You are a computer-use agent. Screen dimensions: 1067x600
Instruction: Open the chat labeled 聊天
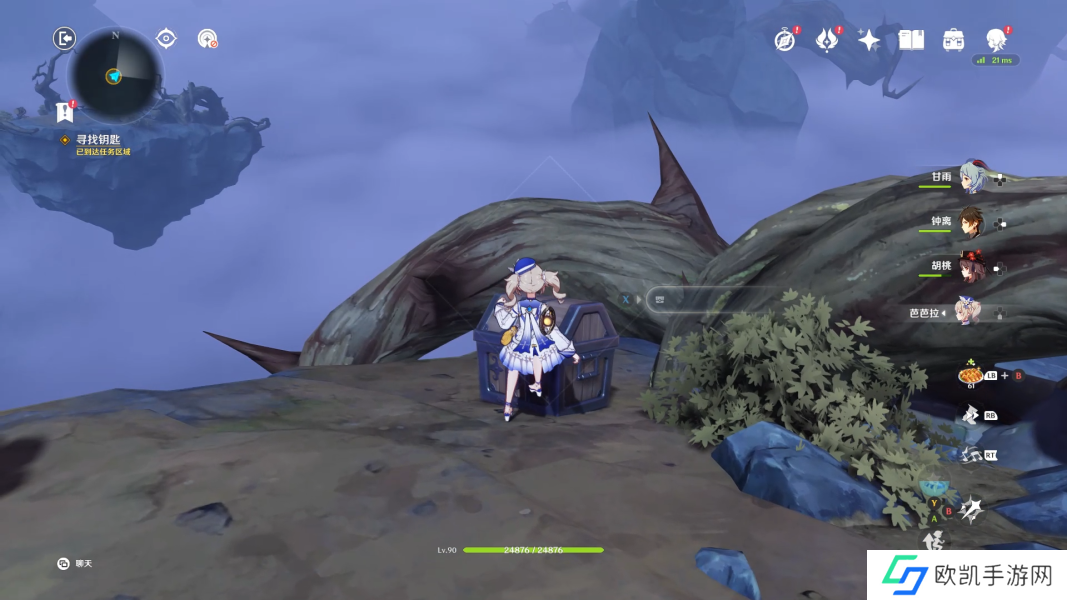(x=75, y=564)
